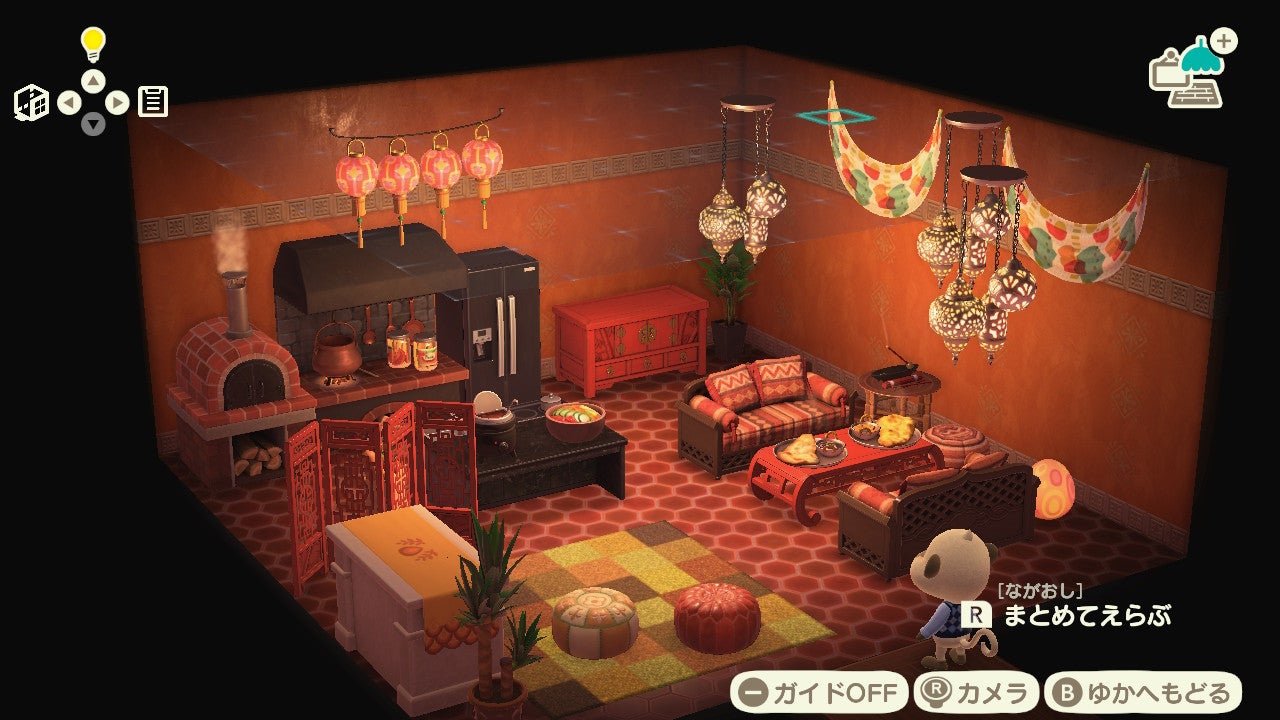1280x720 pixels.
Task: Choose ゆかへもどる to return to floor
Action: [1143, 692]
